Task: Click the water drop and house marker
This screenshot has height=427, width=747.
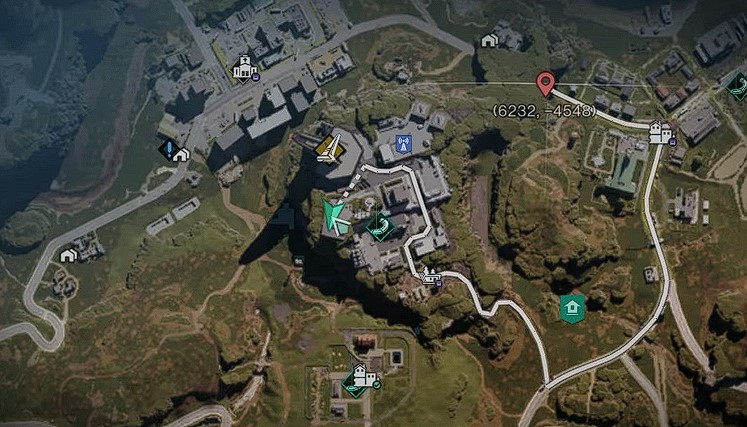Action: [174, 151]
